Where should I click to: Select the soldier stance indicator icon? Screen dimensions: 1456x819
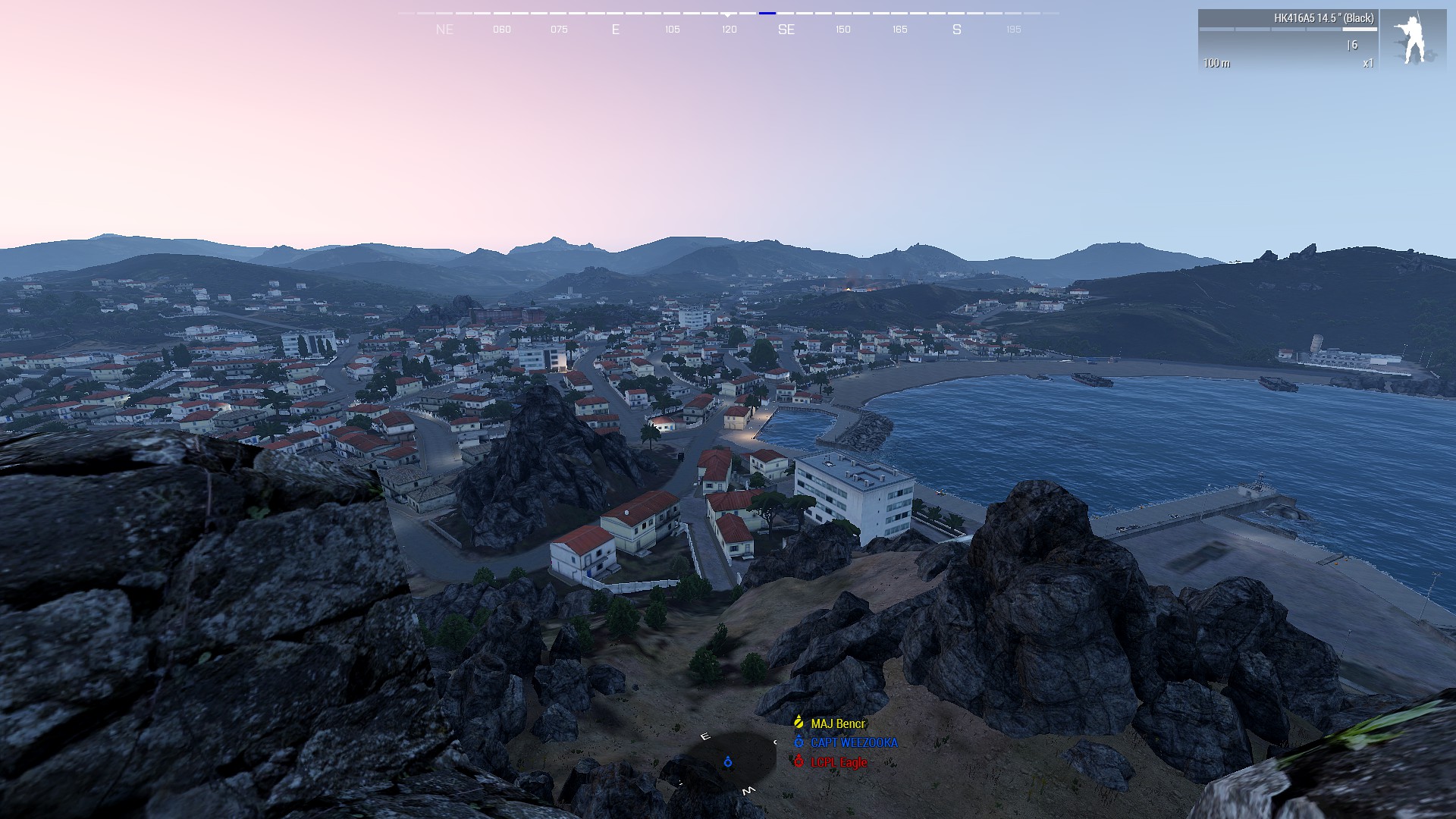[1413, 40]
